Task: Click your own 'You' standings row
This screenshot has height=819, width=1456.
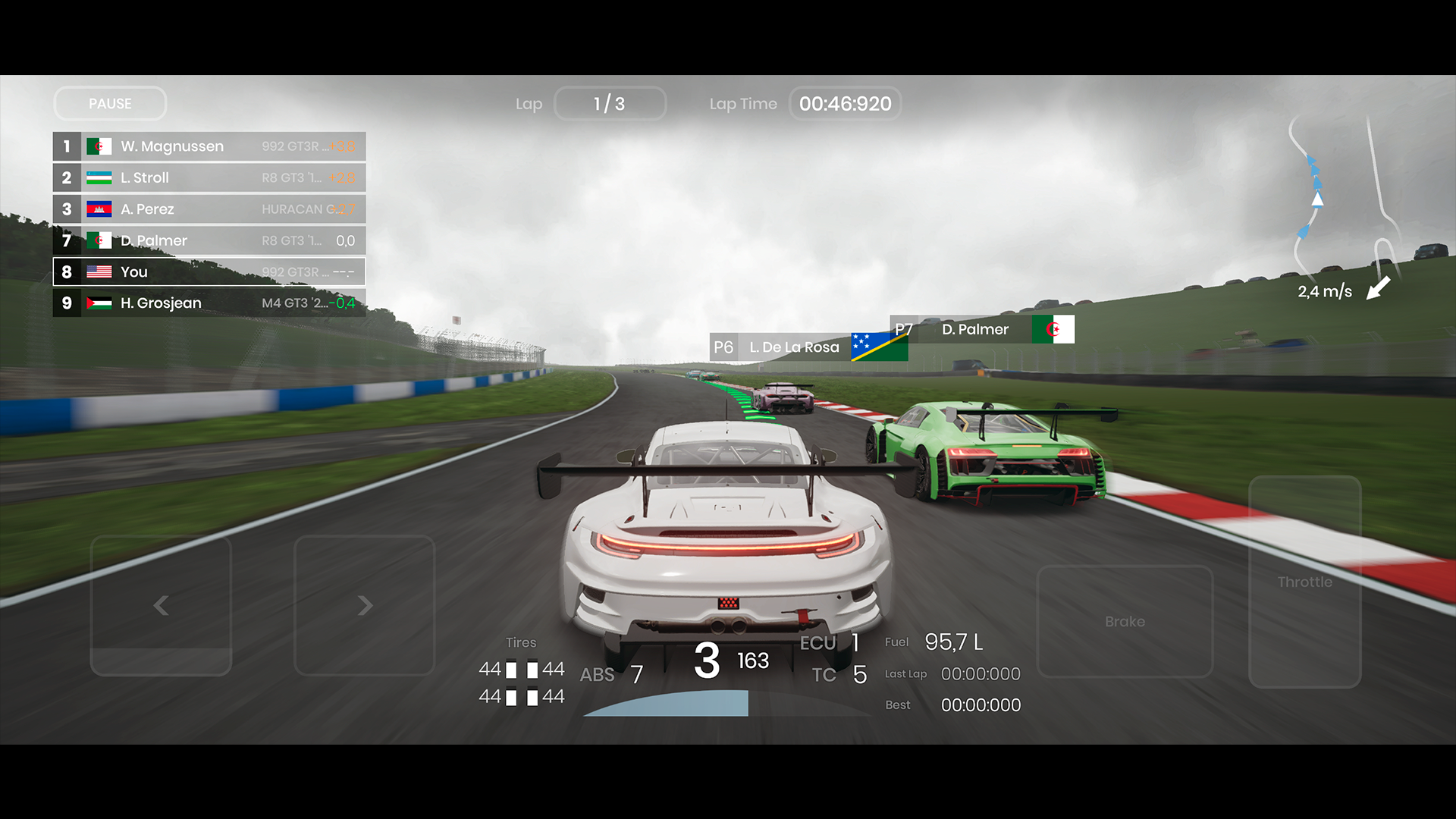Action: [209, 271]
